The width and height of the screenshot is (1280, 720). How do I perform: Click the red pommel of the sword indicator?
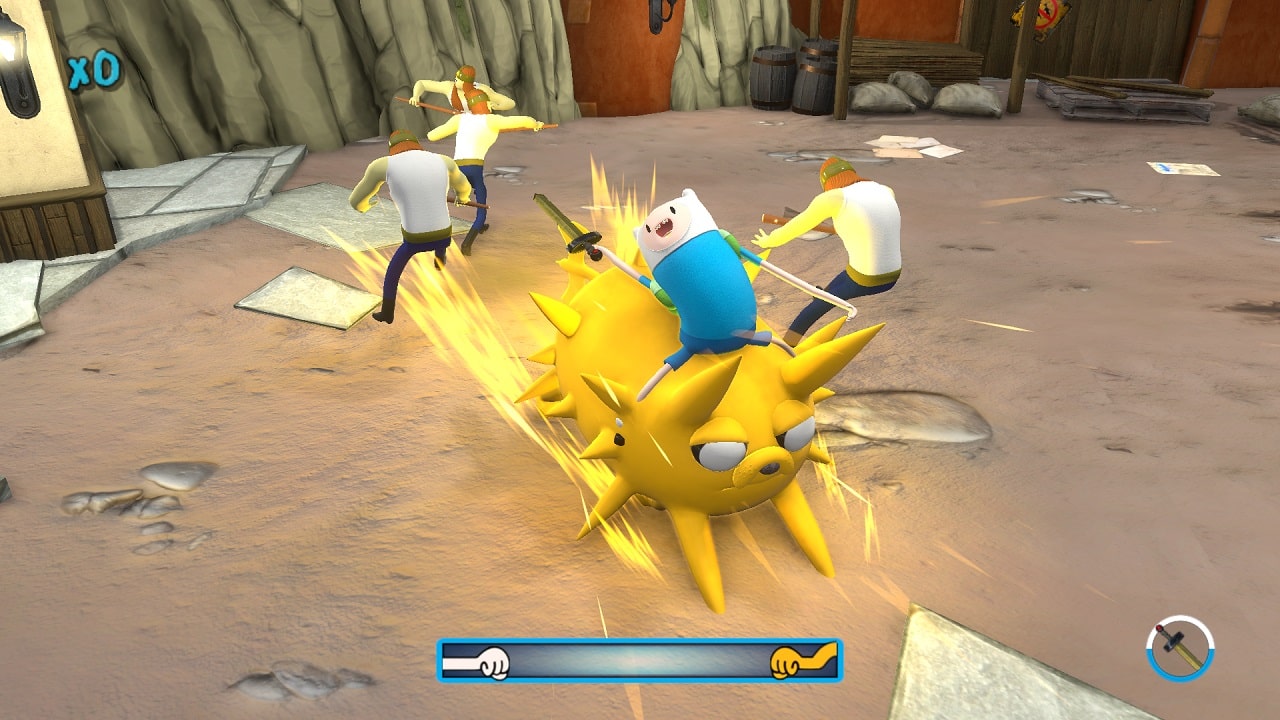tap(1159, 627)
